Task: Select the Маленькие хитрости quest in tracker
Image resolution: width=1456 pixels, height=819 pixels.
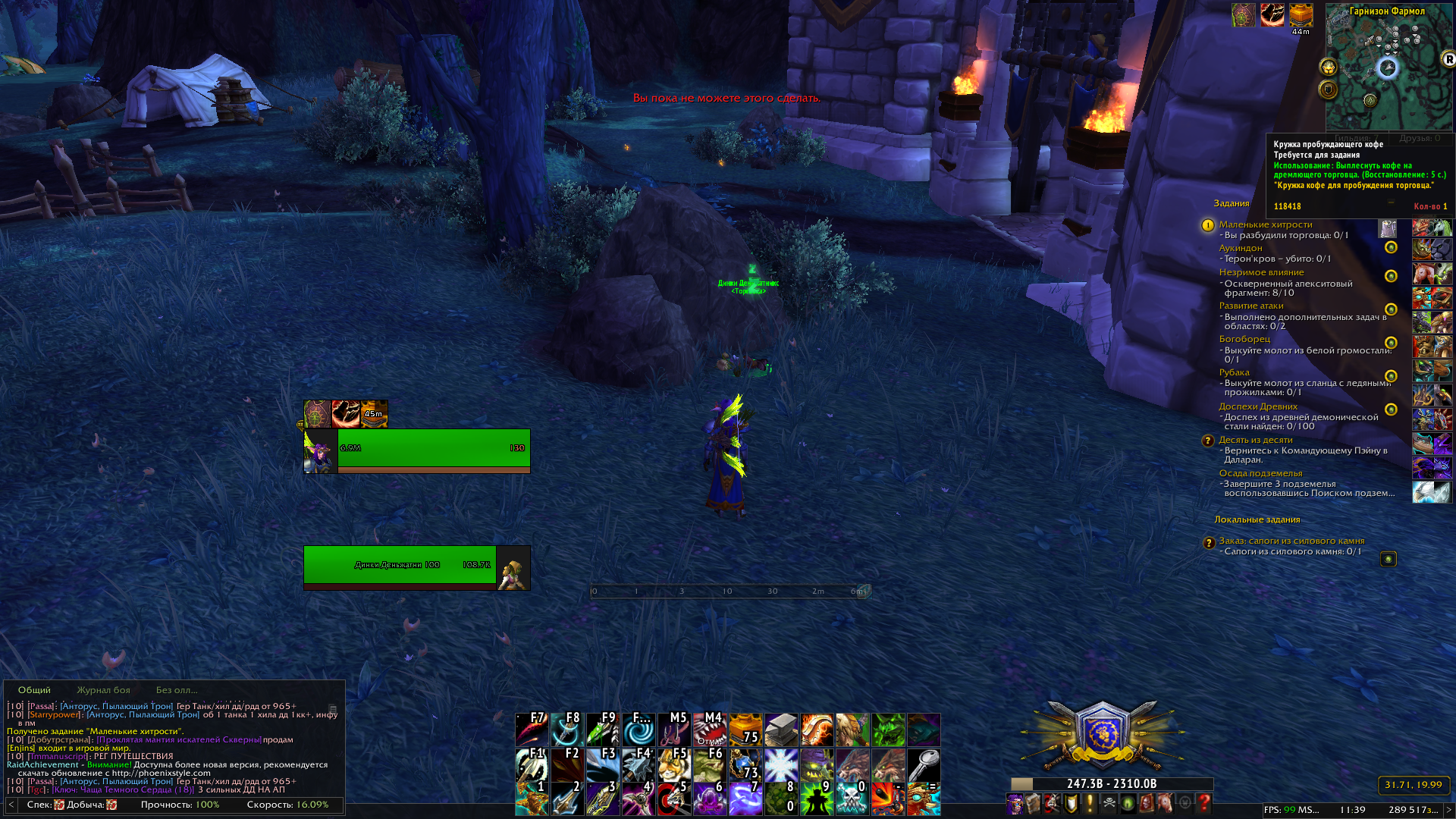Action: [1265, 224]
